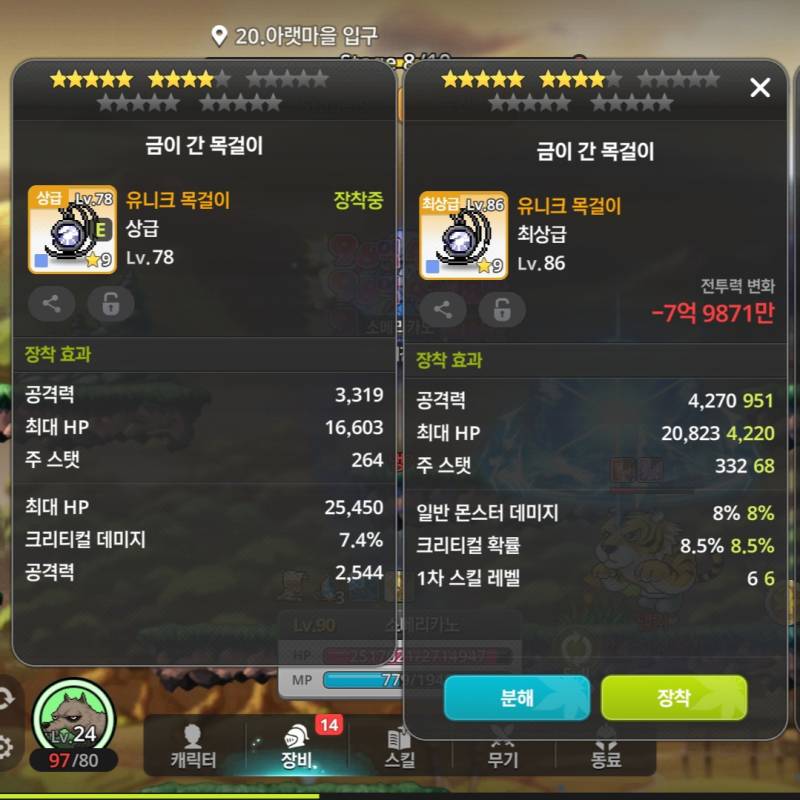Share the equipped Lv.78 necklace
Image resolution: width=800 pixels, height=800 pixels.
coord(52,304)
